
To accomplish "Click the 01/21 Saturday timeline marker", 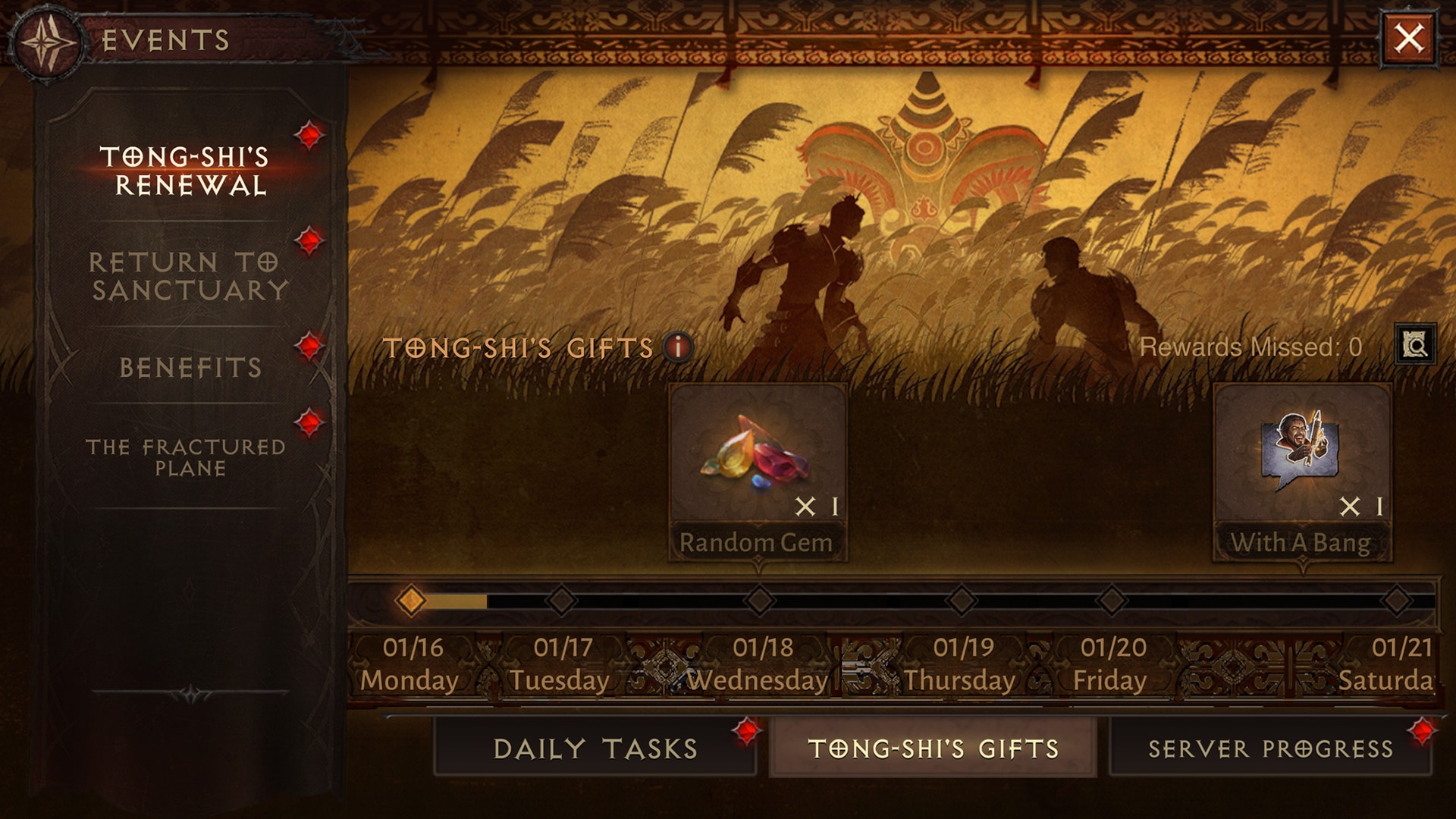I will 1397,601.
